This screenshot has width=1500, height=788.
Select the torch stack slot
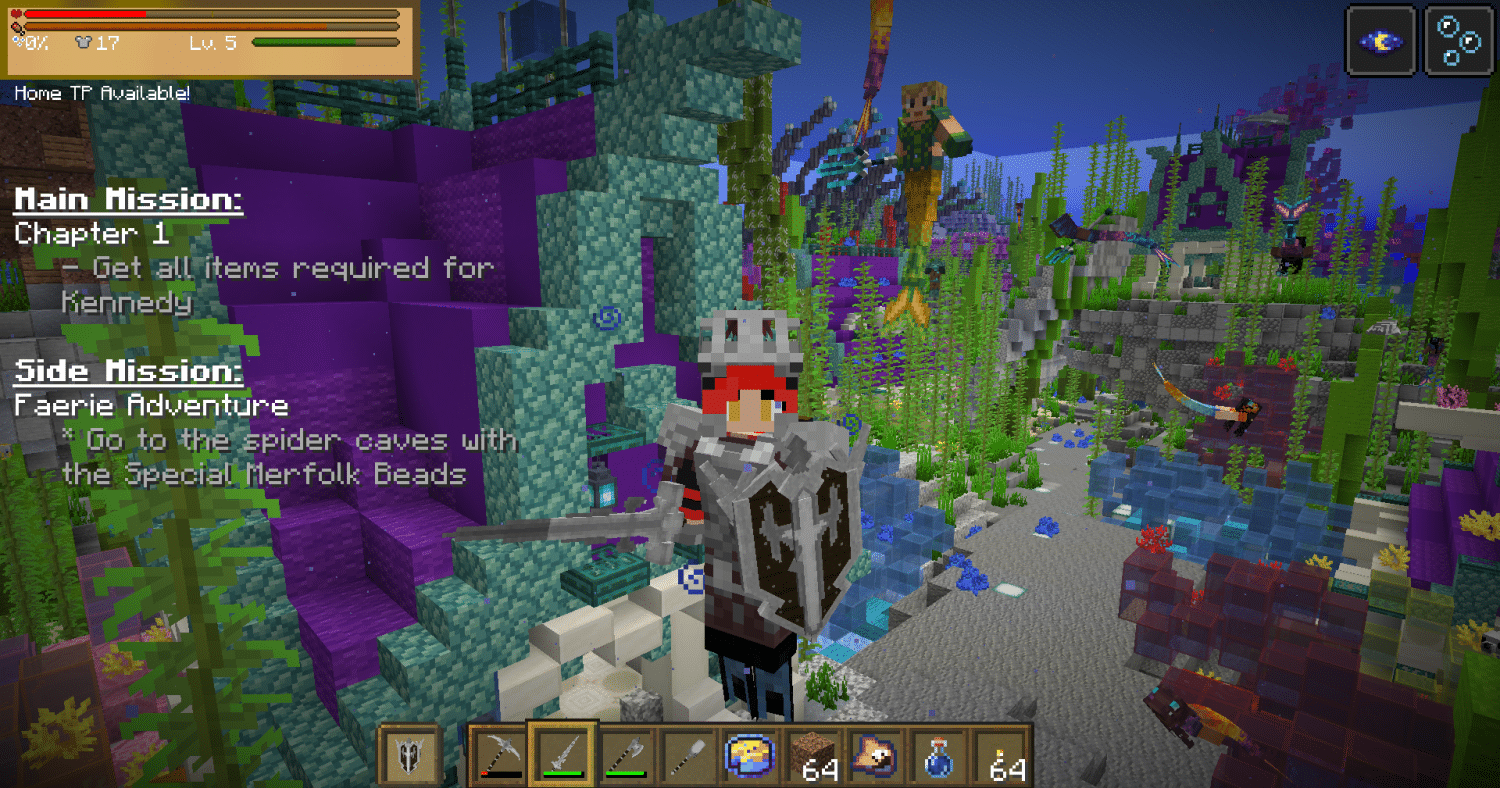[1002, 755]
